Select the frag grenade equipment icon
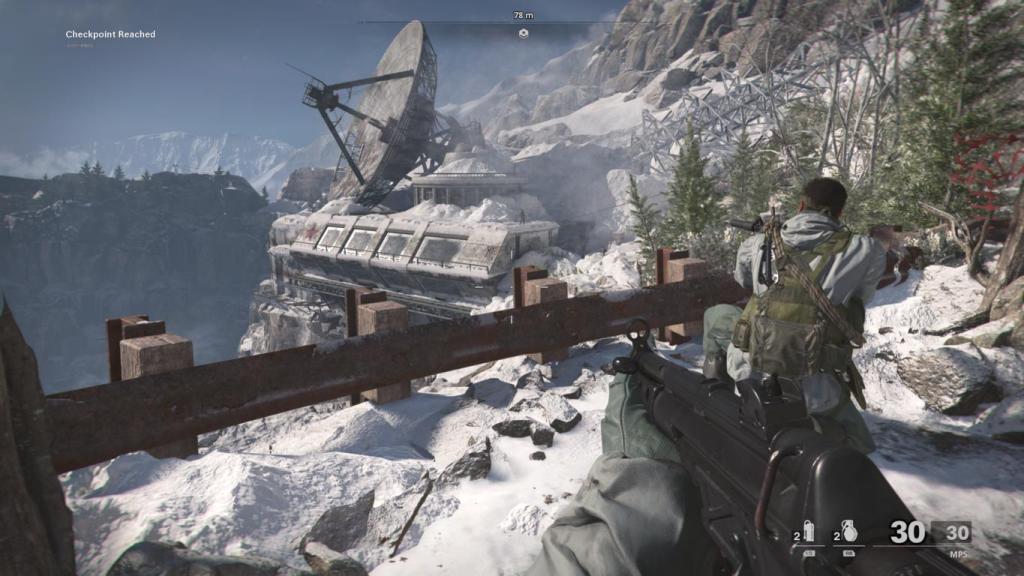The height and width of the screenshot is (576, 1024). [849, 531]
